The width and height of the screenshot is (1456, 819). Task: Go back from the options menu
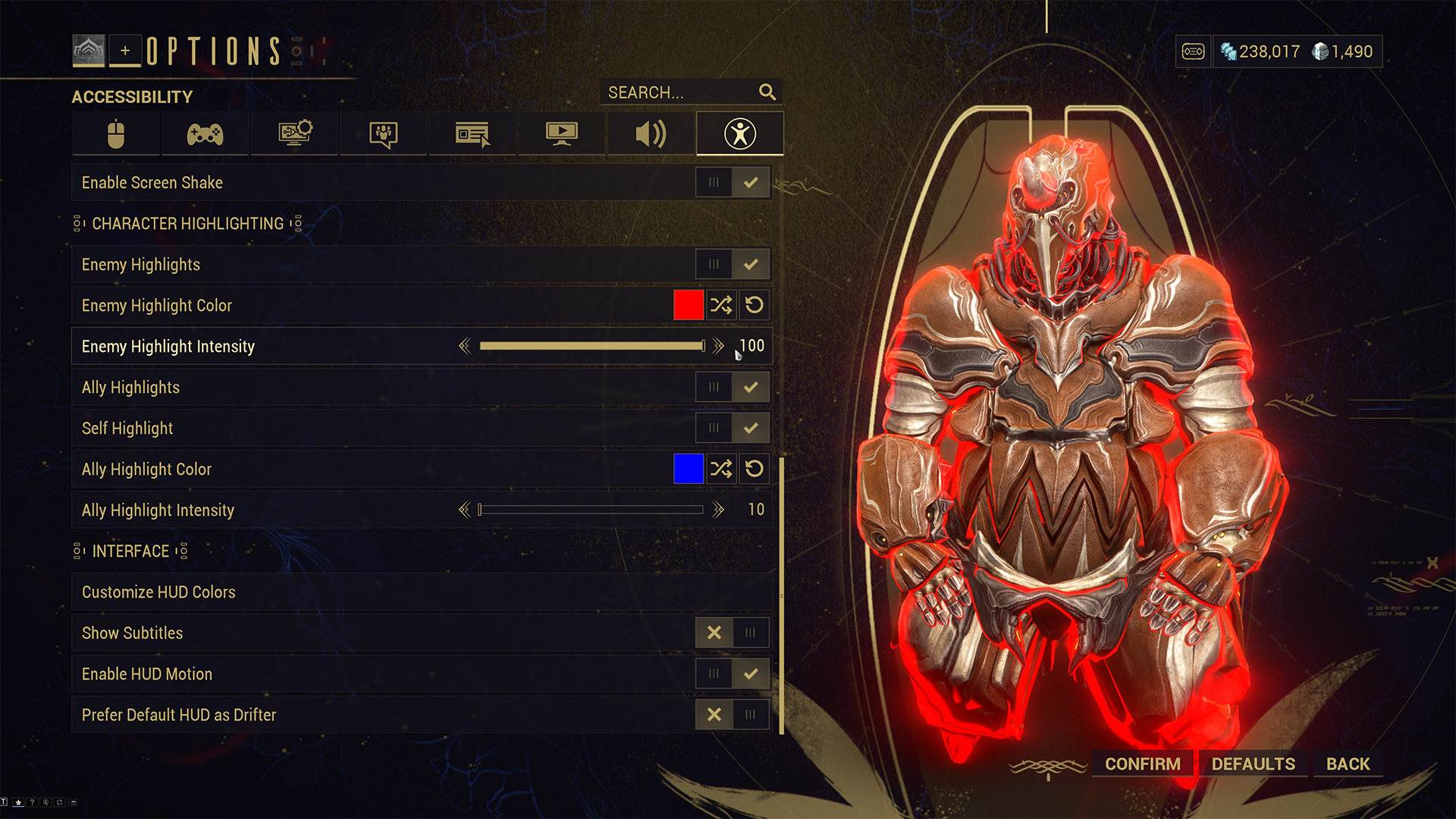point(1348,764)
